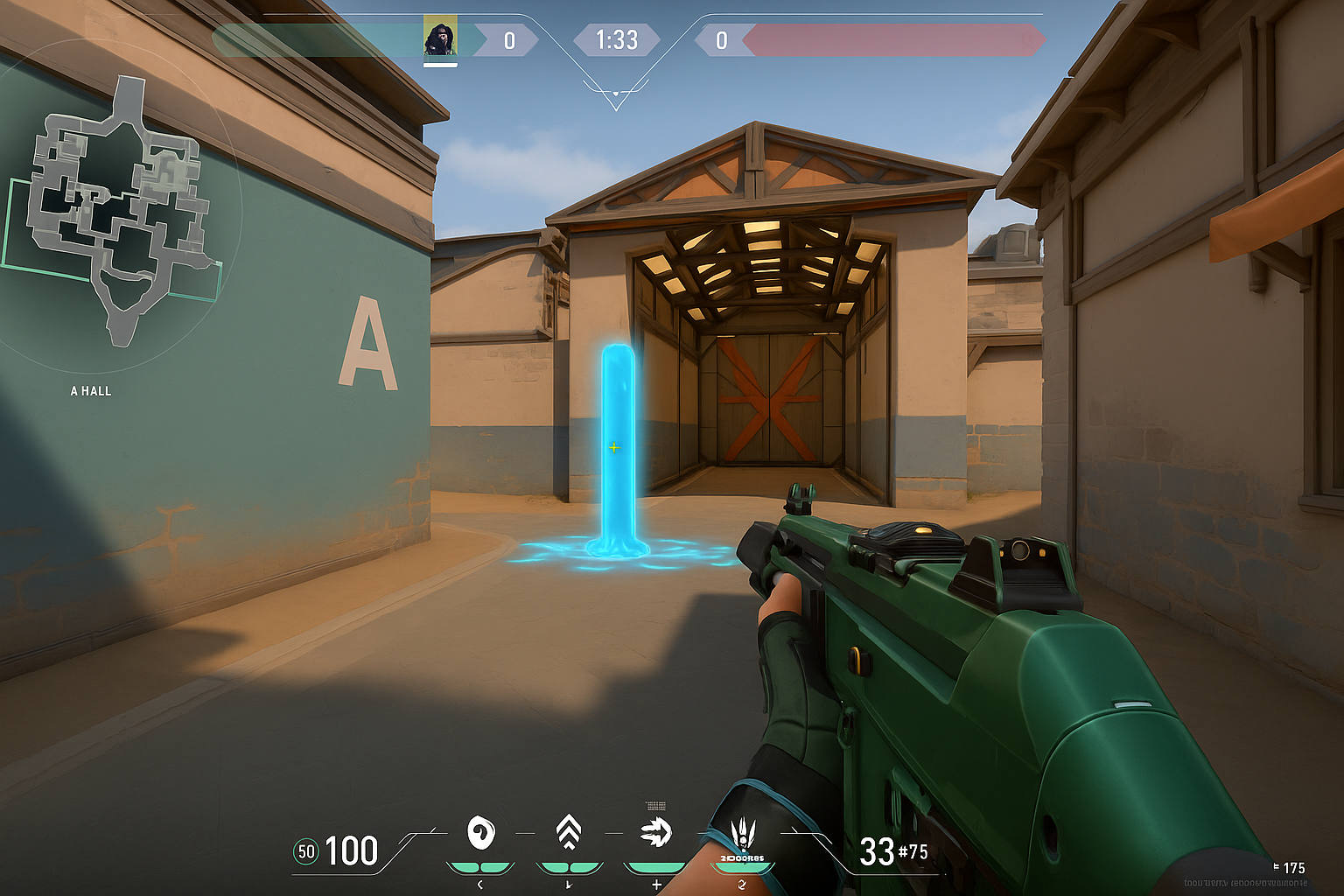Activate the ultimate blades ability icon

click(x=743, y=832)
